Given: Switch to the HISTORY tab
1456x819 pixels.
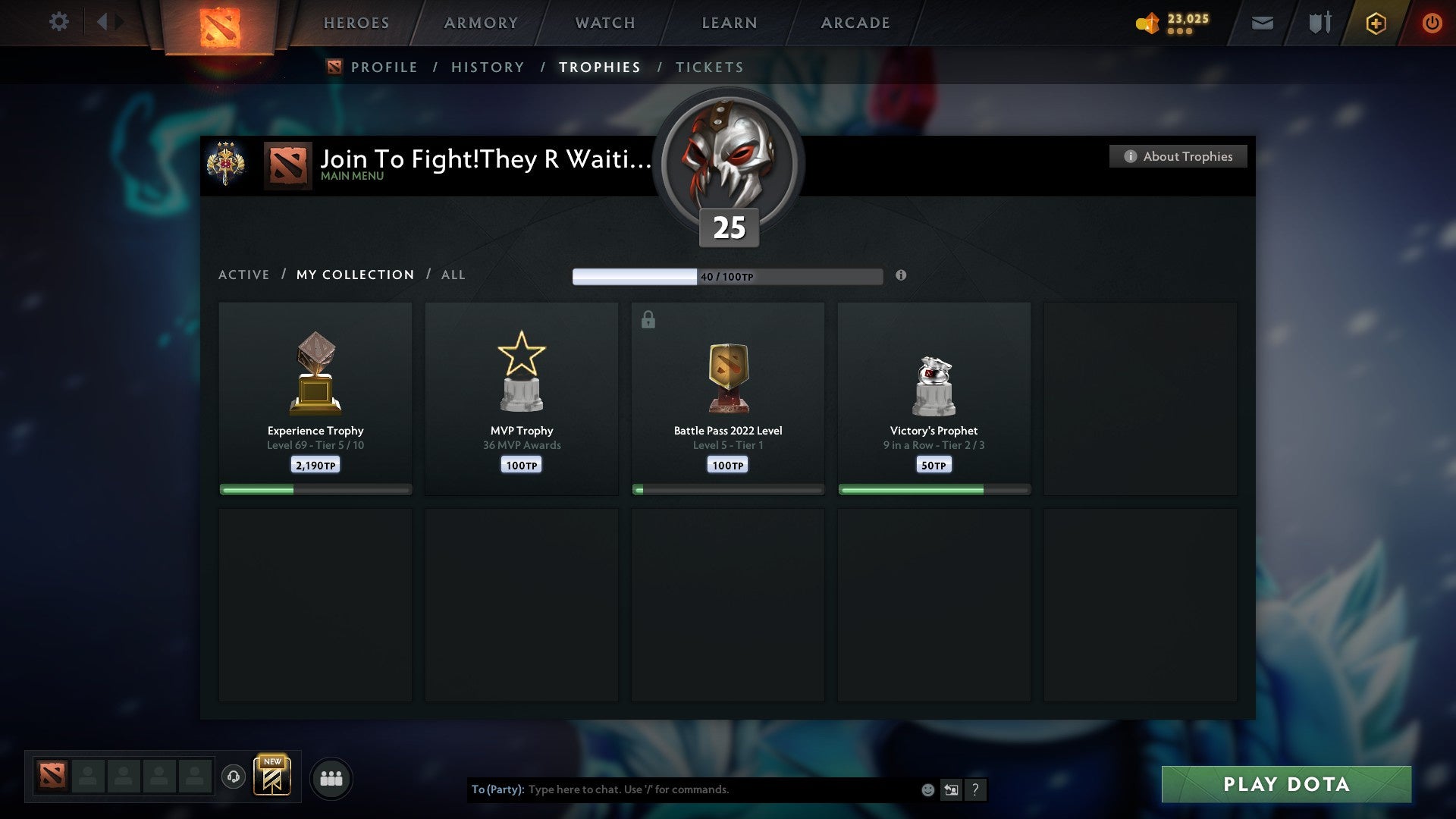Looking at the screenshot, I should (x=487, y=67).
